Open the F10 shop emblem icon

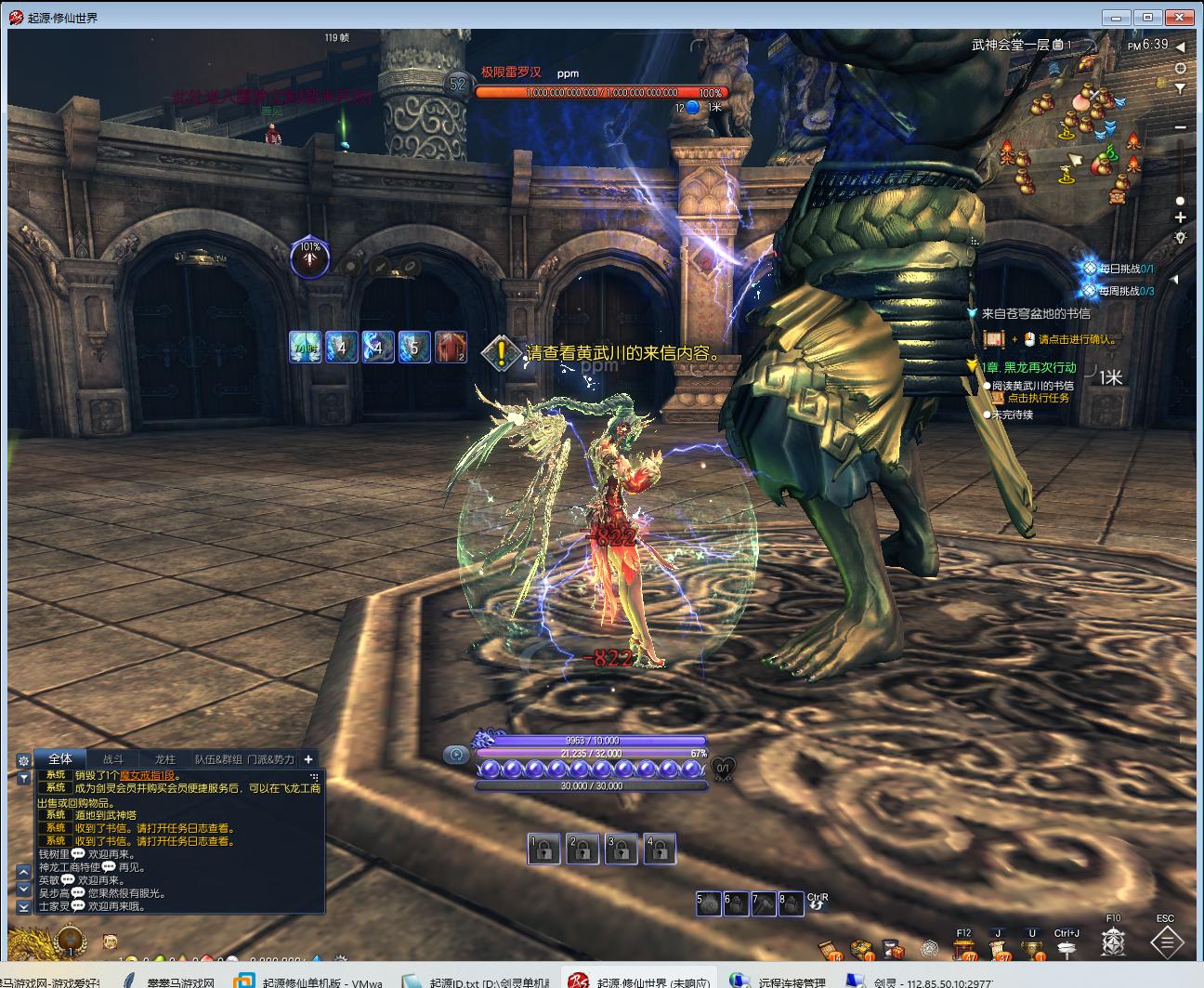point(1113,943)
